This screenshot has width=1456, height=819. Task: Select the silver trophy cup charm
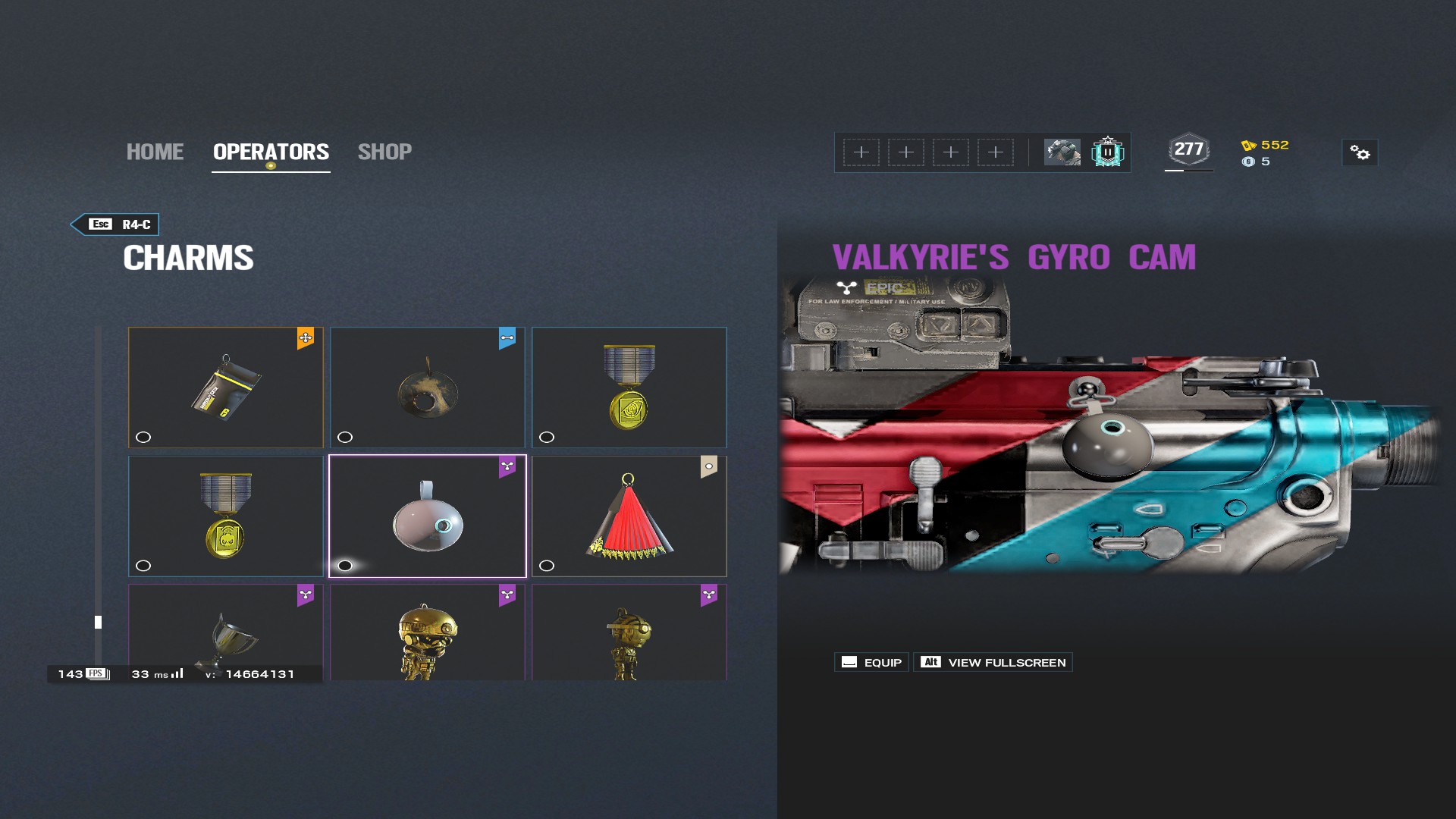226,632
